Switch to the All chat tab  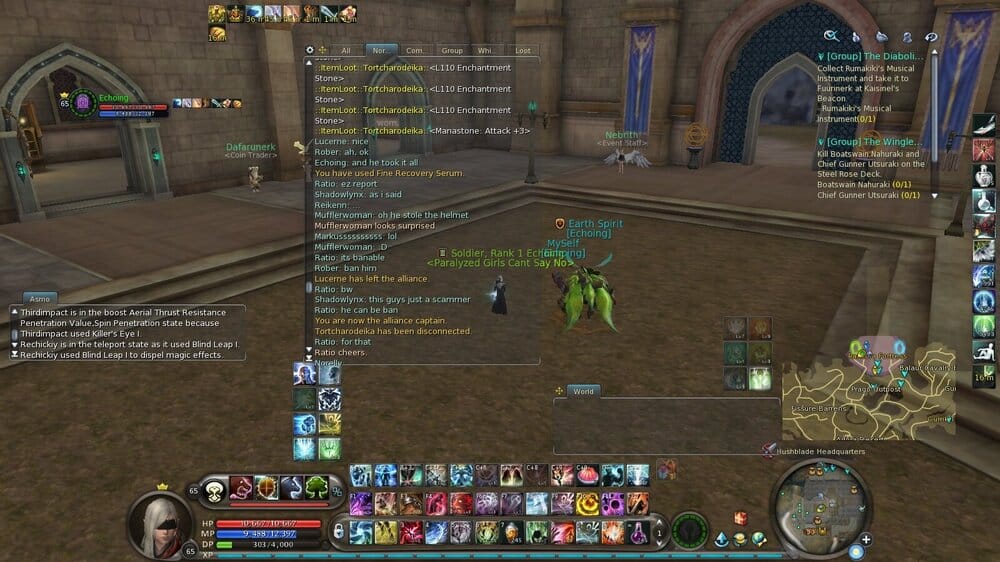click(346, 50)
